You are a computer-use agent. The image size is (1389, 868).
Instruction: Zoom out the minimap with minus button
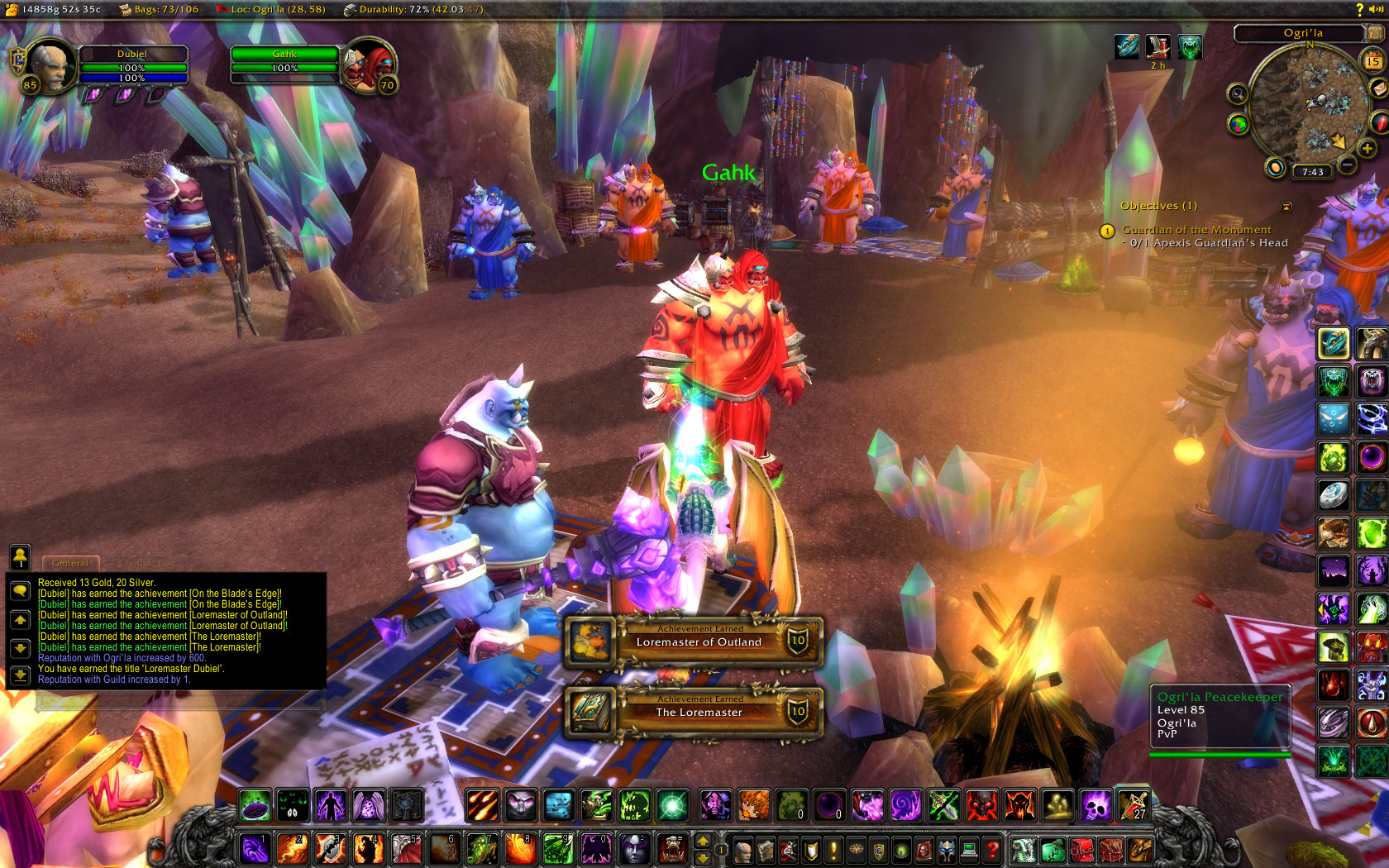point(1348,165)
